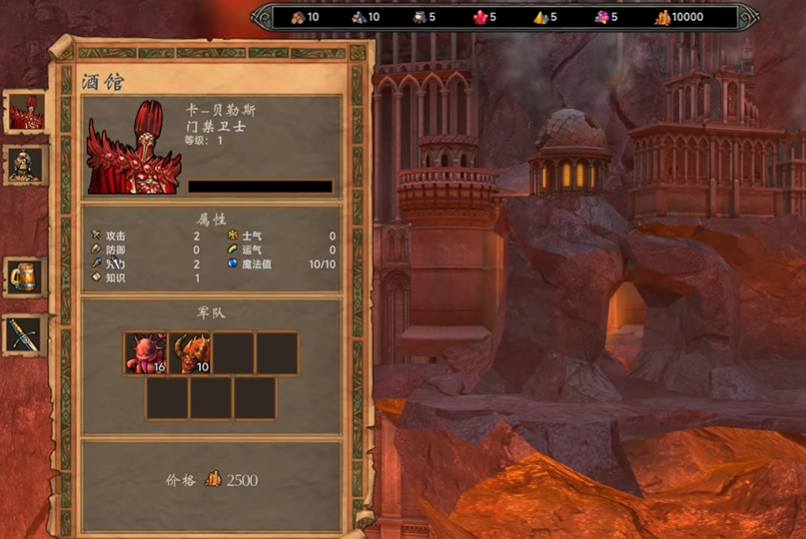The width and height of the screenshot is (806, 539).
Task: Click the large hero portrait in tavern
Action: pyautogui.click(x=134, y=147)
